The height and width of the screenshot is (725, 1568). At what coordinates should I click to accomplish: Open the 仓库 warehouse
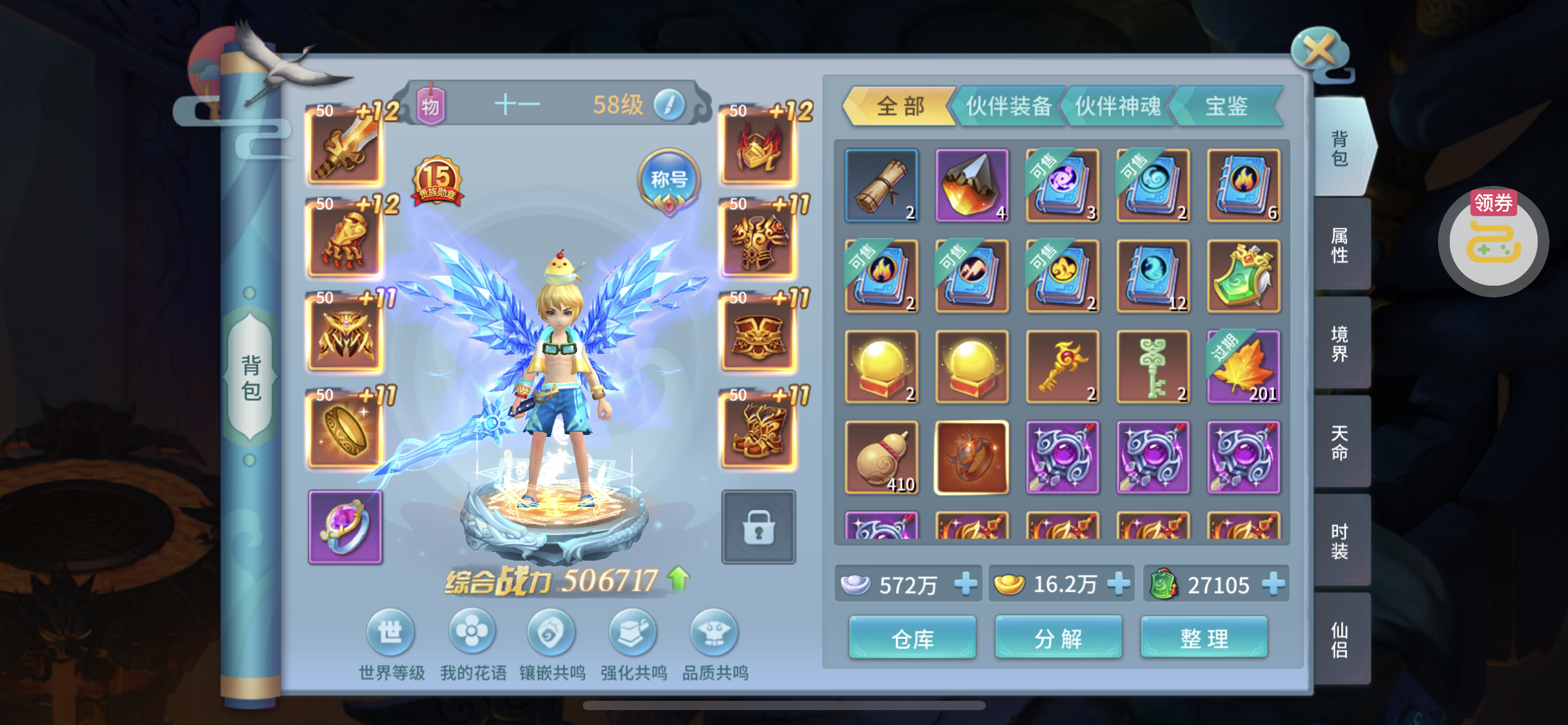[912, 638]
